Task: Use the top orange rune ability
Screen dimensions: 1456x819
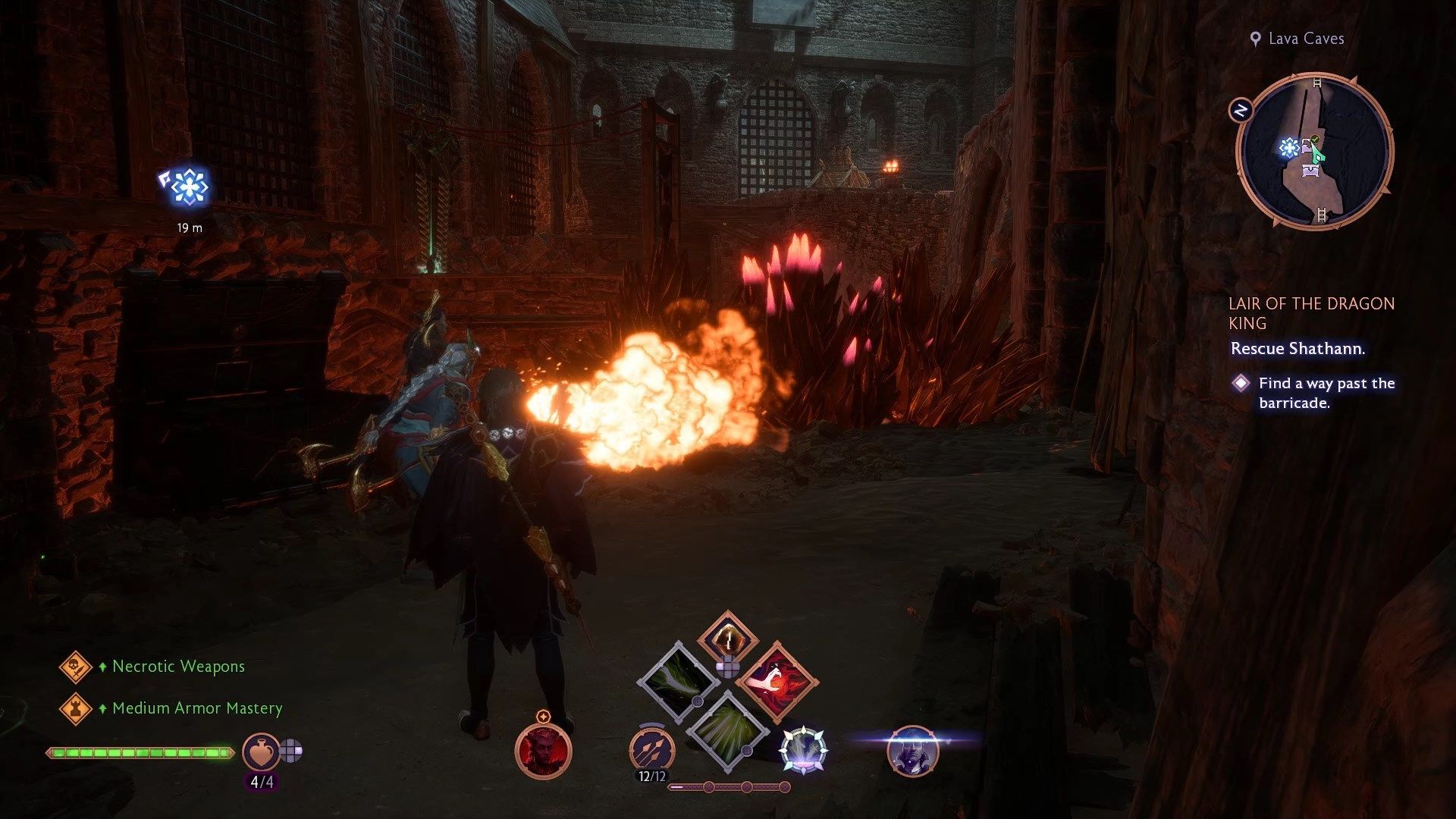Action: click(727, 639)
